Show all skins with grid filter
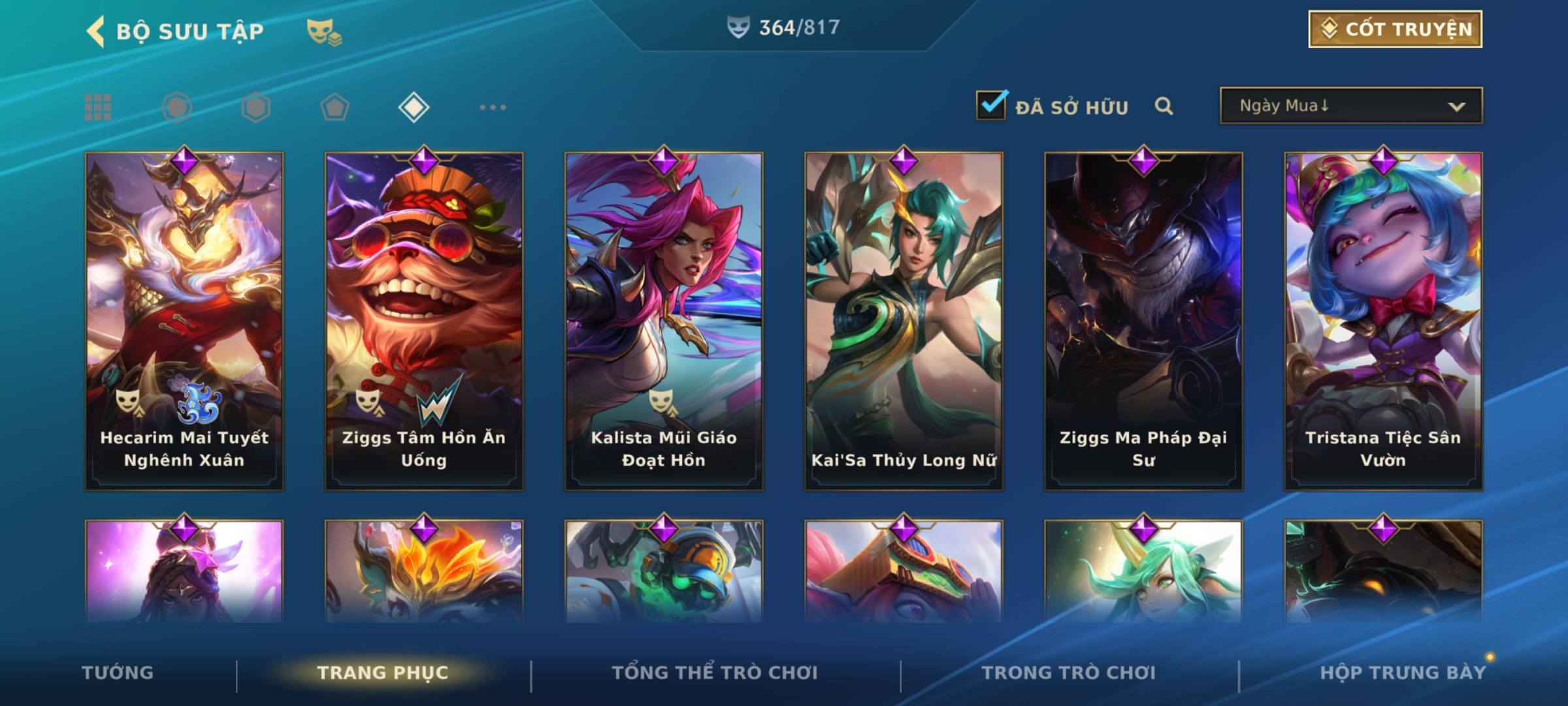The image size is (1568, 706). click(x=98, y=107)
